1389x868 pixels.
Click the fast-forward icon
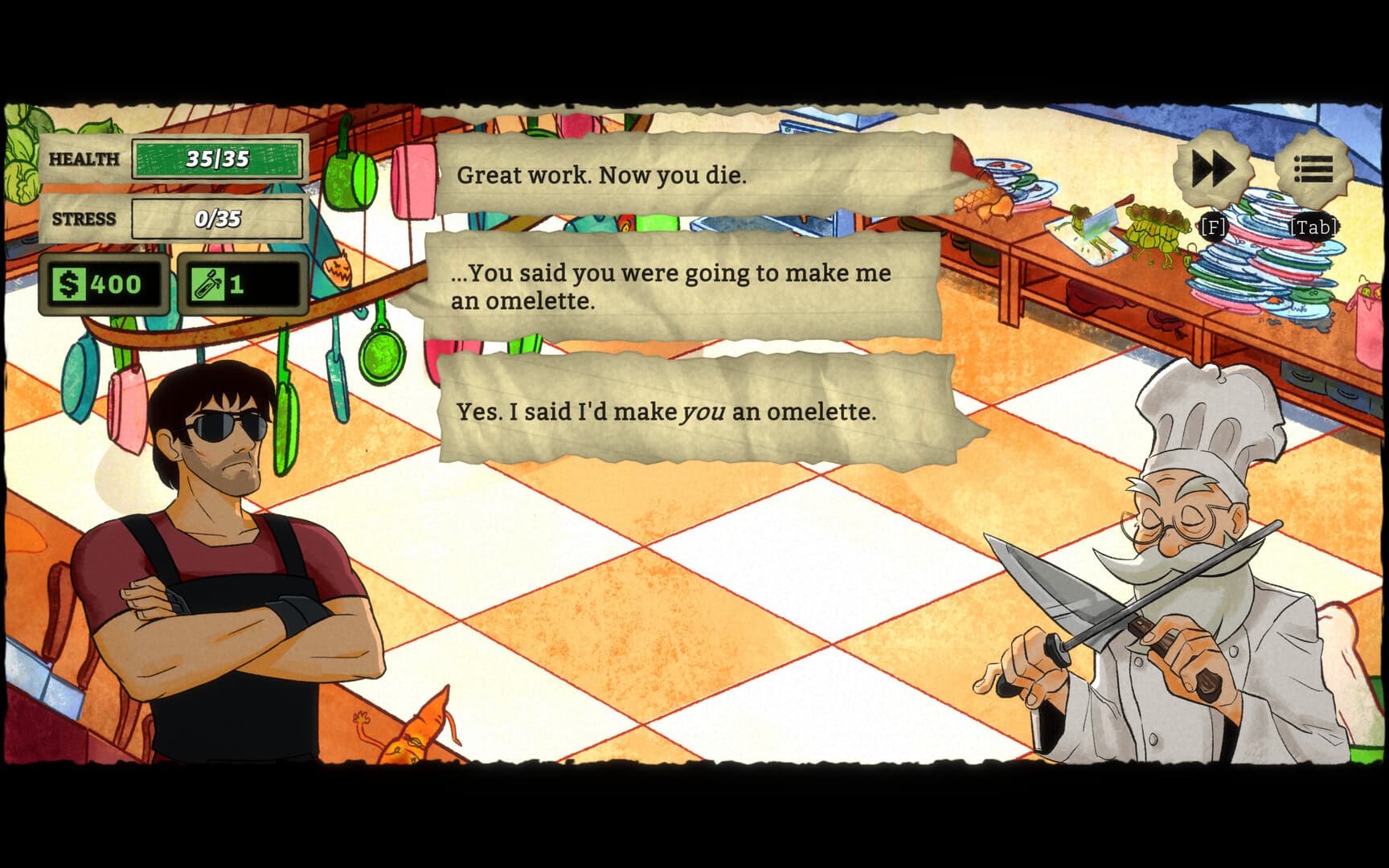click(1212, 168)
